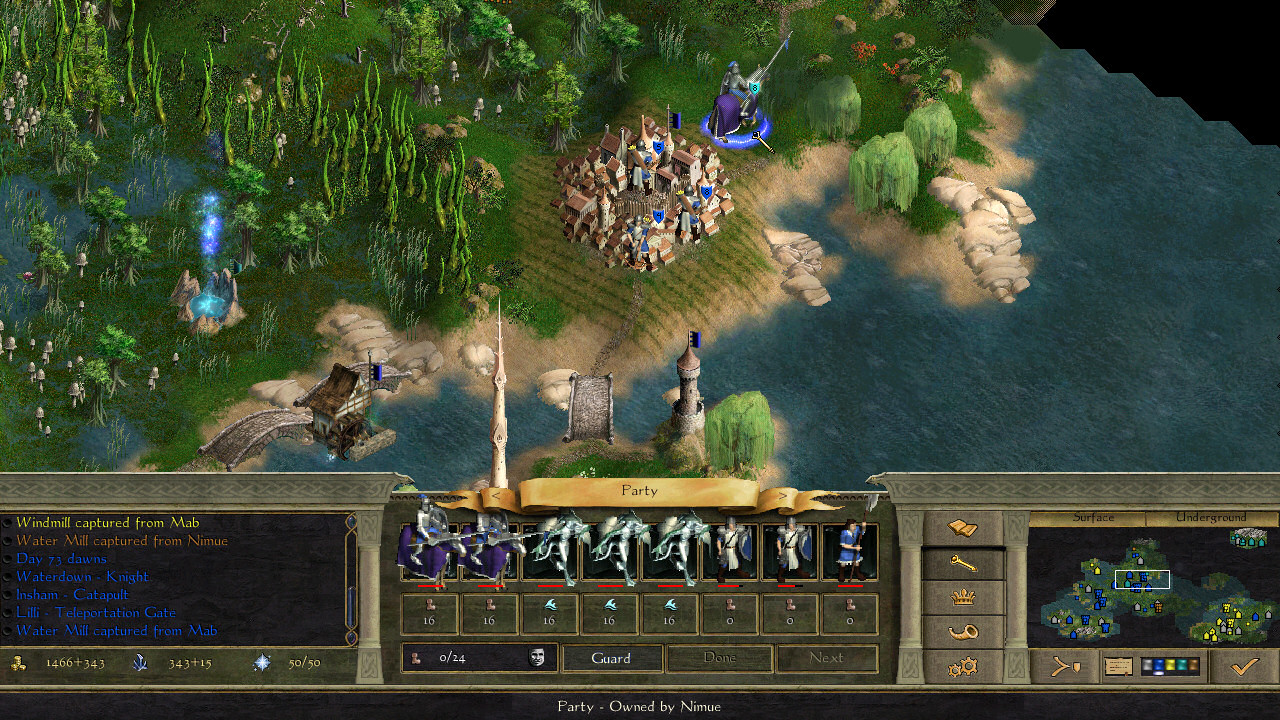This screenshot has height=720, width=1280.
Task: Switch to the Surface map tab
Action: (x=1093, y=518)
